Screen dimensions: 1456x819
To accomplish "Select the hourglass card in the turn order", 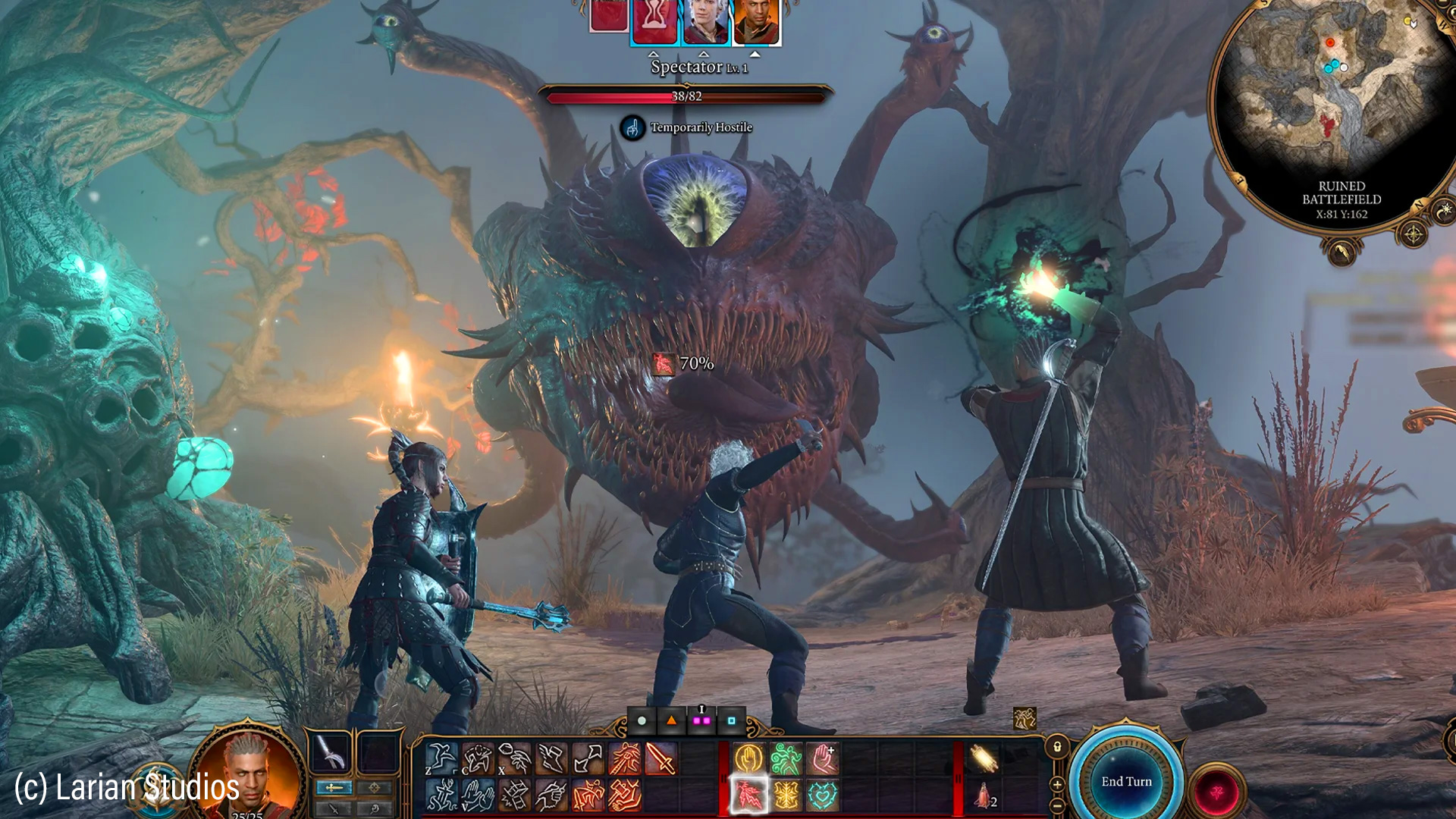I will [654, 21].
